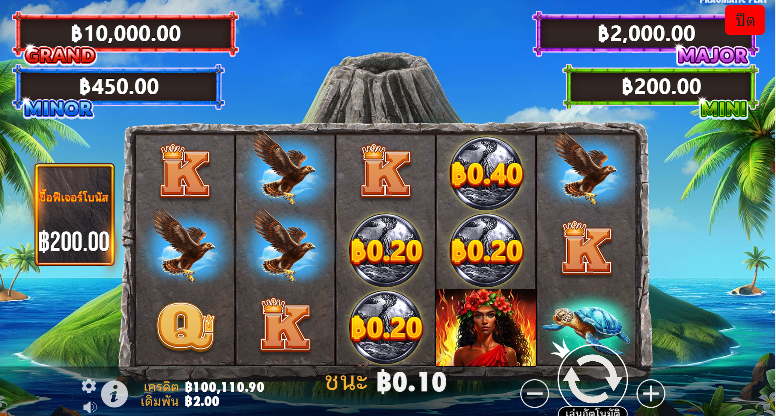Open the settings gear menu
The height and width of the screenshot is (416, 776).
coord(89,386)
